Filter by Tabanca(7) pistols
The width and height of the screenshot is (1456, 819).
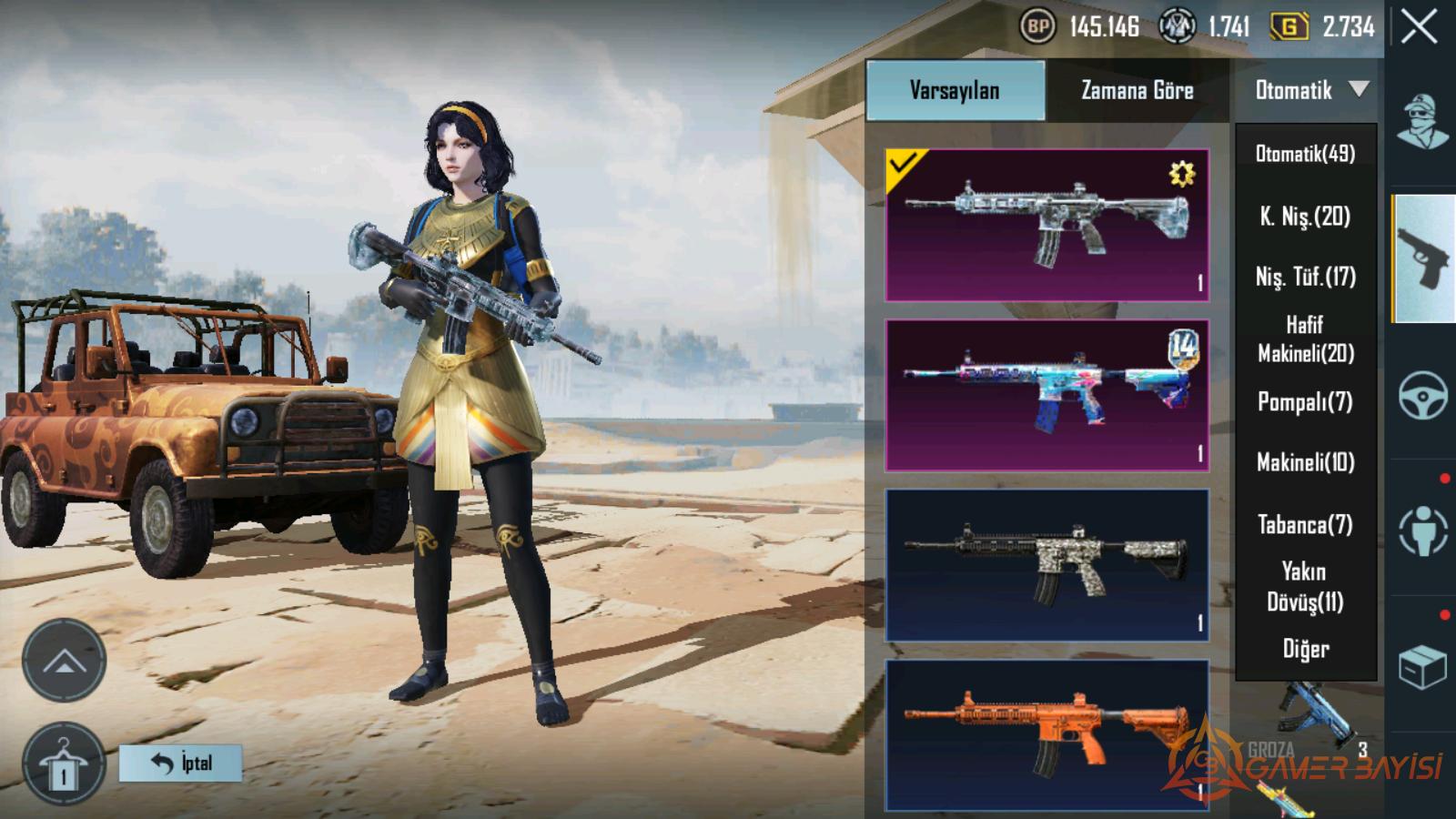[1305, 524]
